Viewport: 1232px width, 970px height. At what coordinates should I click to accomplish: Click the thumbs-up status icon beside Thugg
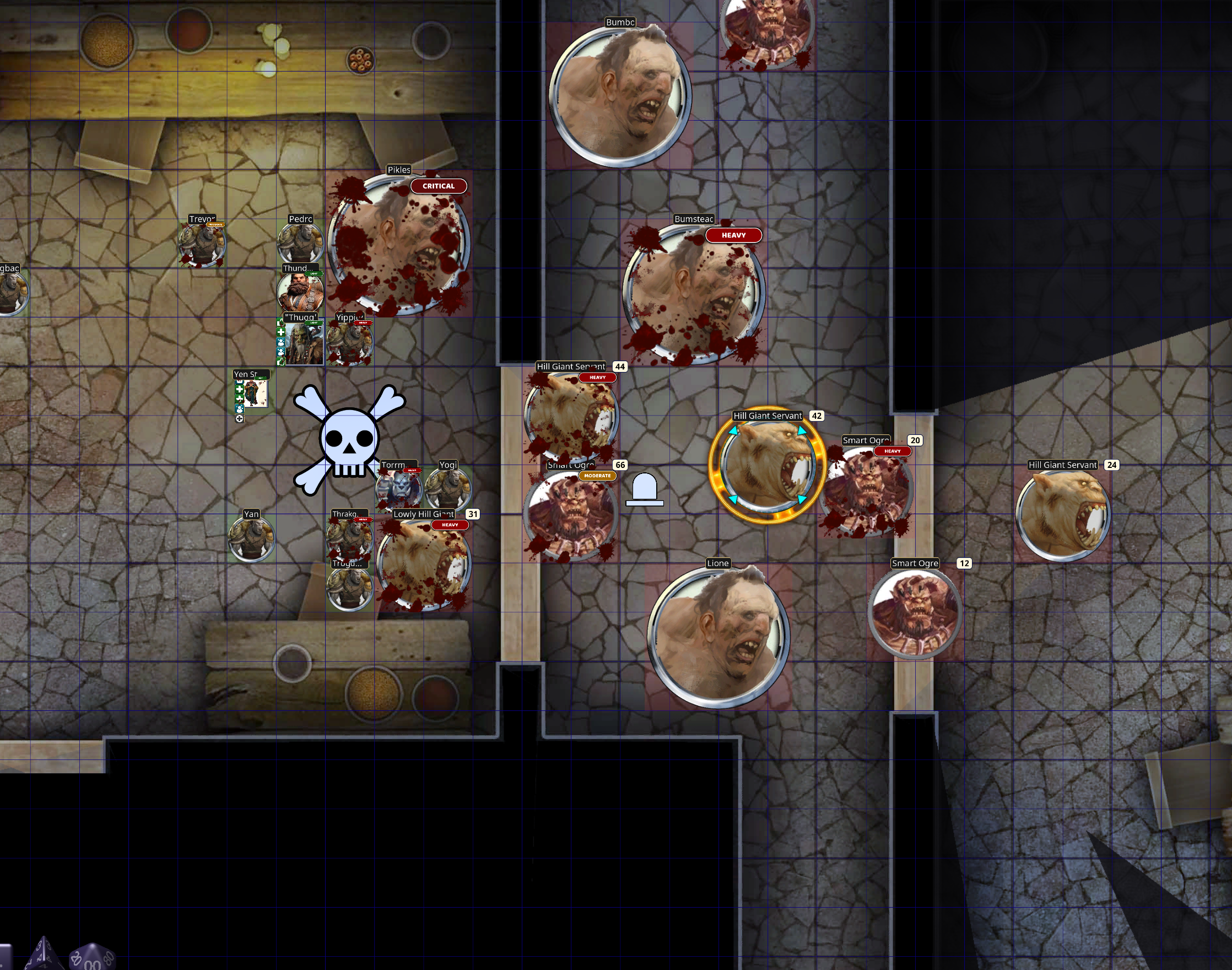[x=282, y=362]
